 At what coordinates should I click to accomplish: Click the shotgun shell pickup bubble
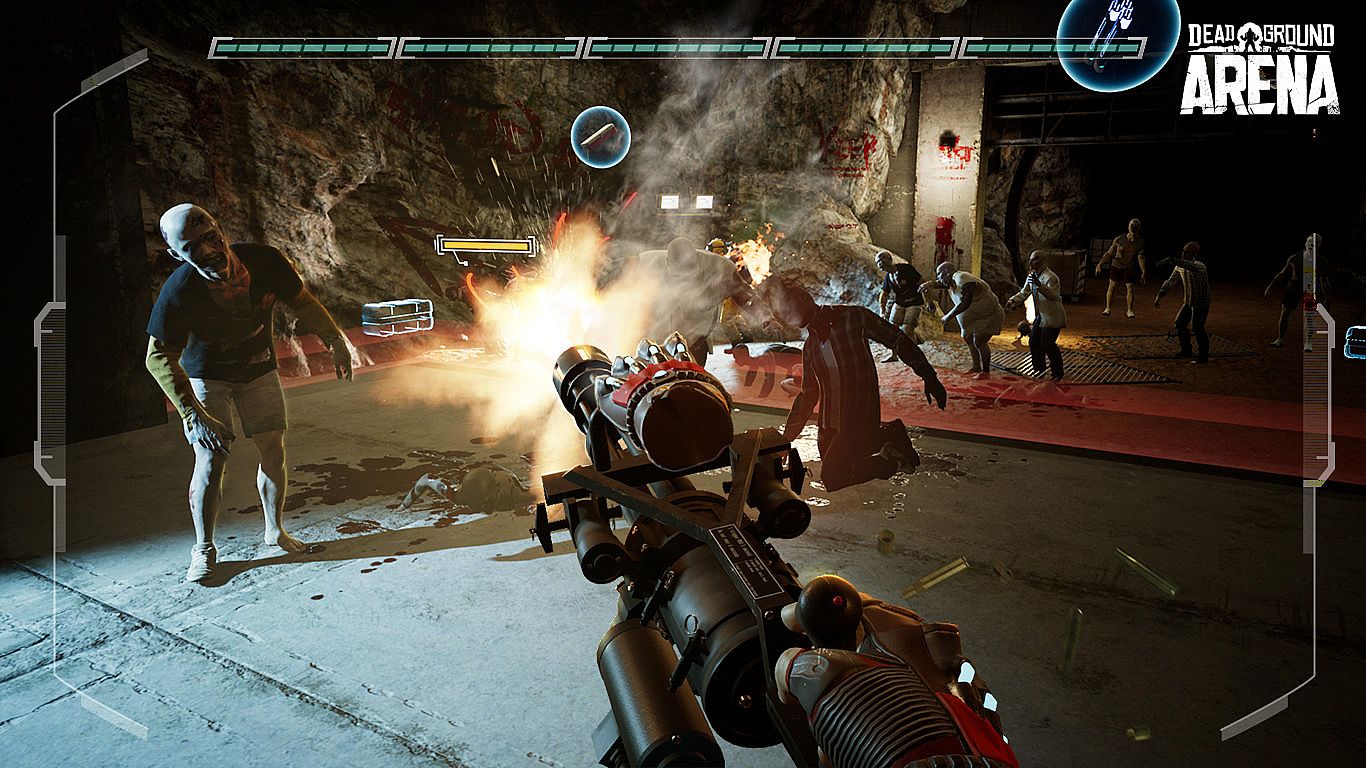click(601, 136)
